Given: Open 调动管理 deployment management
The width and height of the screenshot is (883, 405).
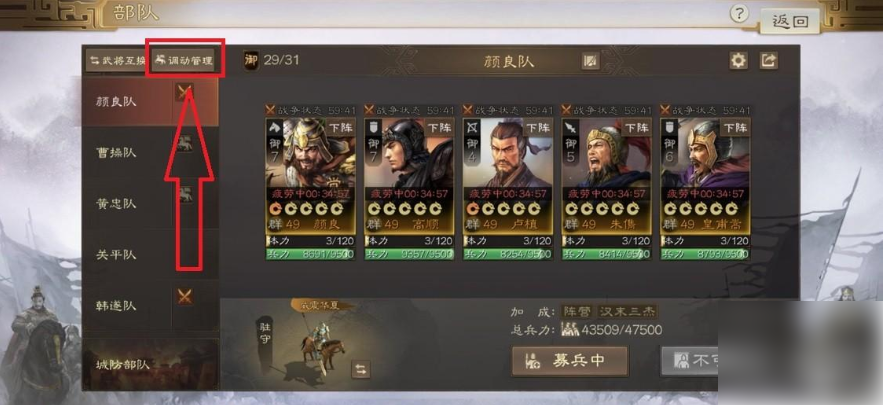Looking at the screenshot, I should pyautogui.click(x=184, y=61).
